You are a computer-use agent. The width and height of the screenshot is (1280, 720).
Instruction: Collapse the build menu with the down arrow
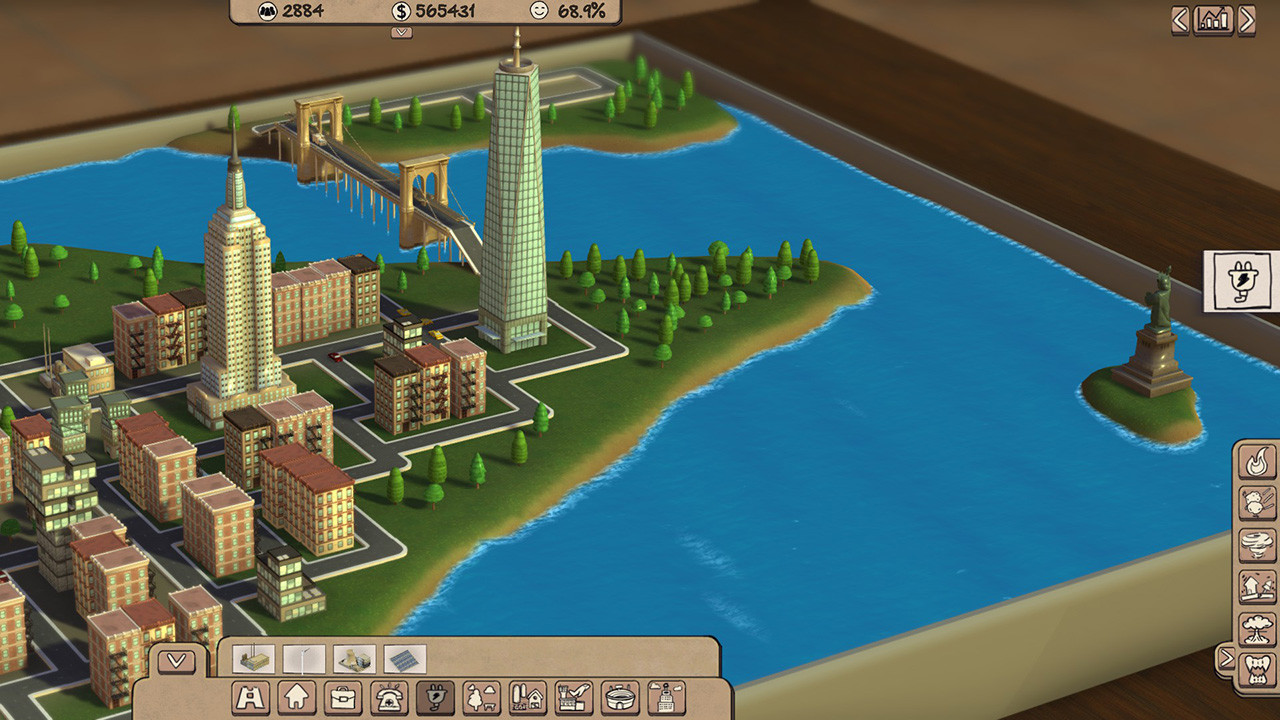pyautogui.click(x=176, y=660)
